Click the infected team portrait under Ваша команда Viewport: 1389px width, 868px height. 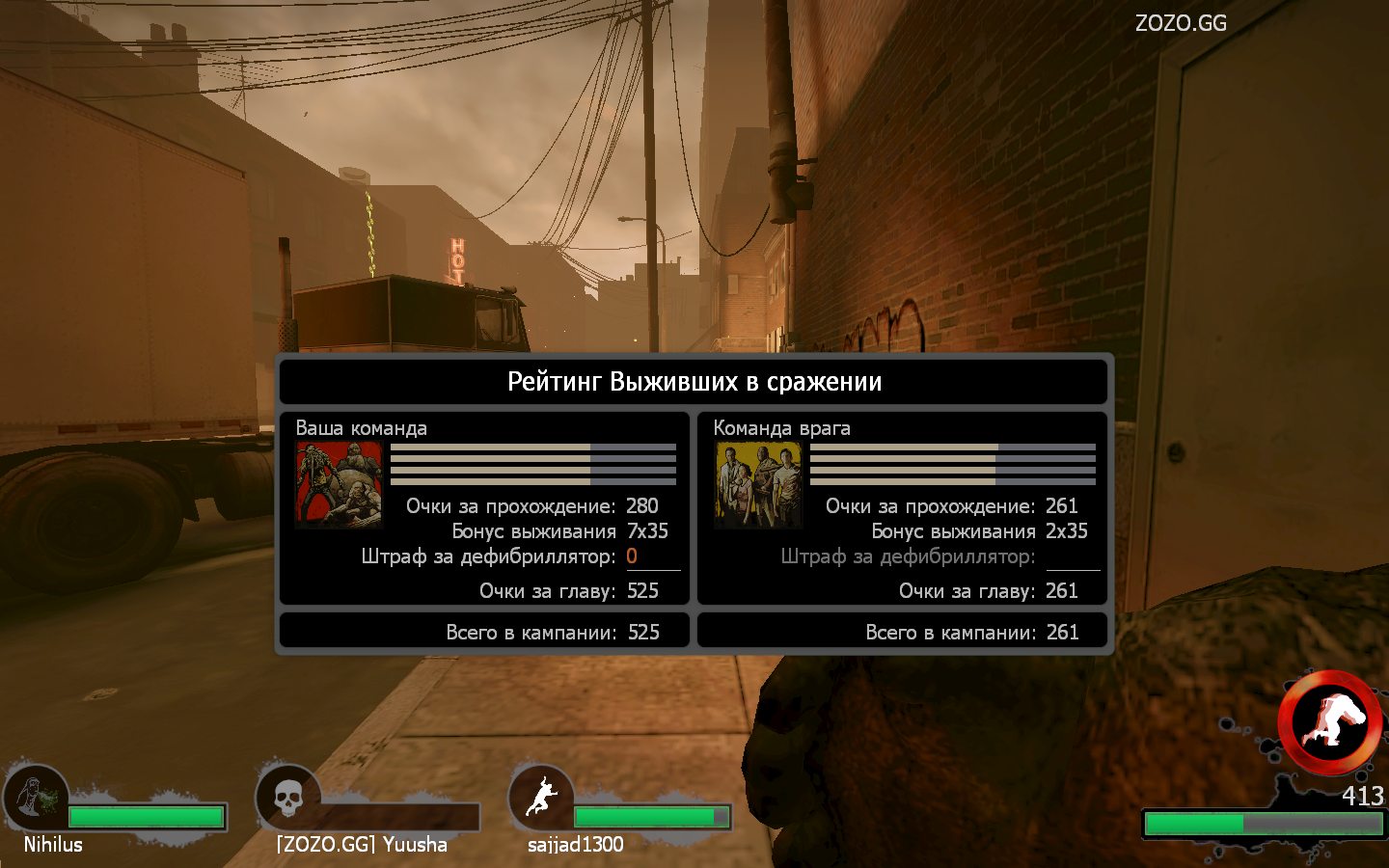click(339, 484)
